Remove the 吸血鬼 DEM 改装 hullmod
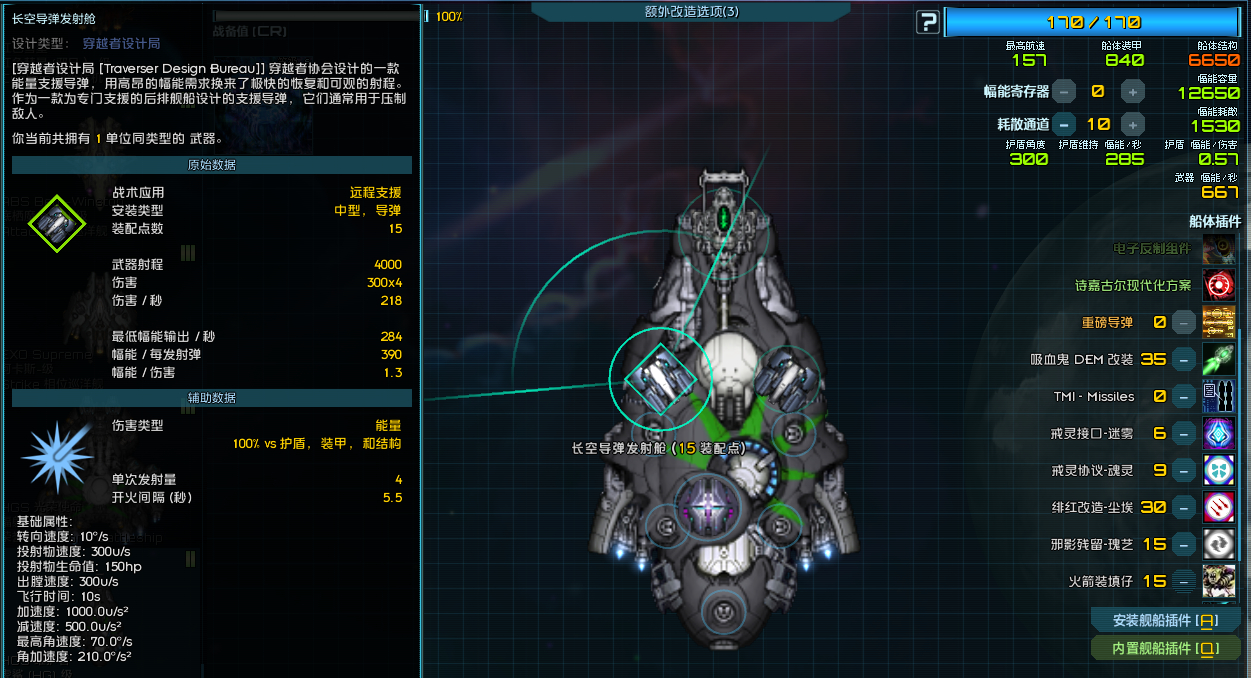Screen dimensions: 1251x678 coord(1184,360)
